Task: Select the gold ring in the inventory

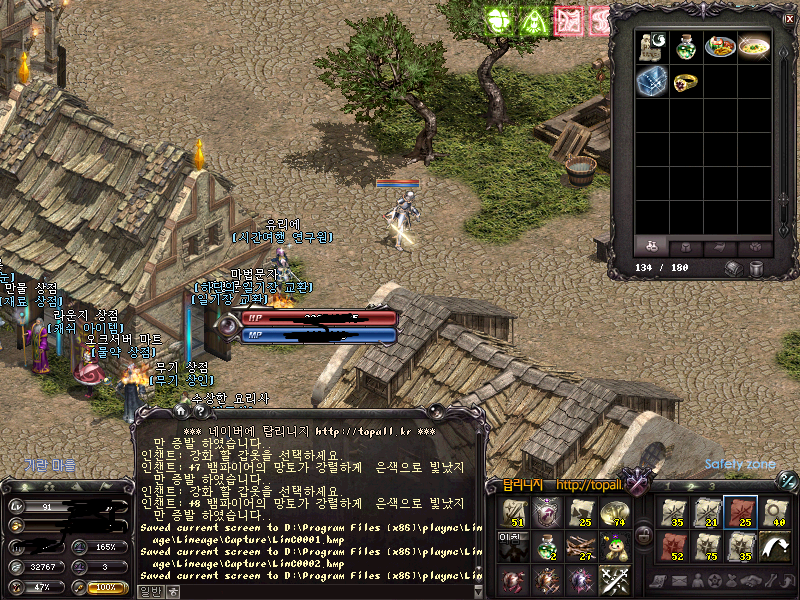Action: tap(686, 82)
